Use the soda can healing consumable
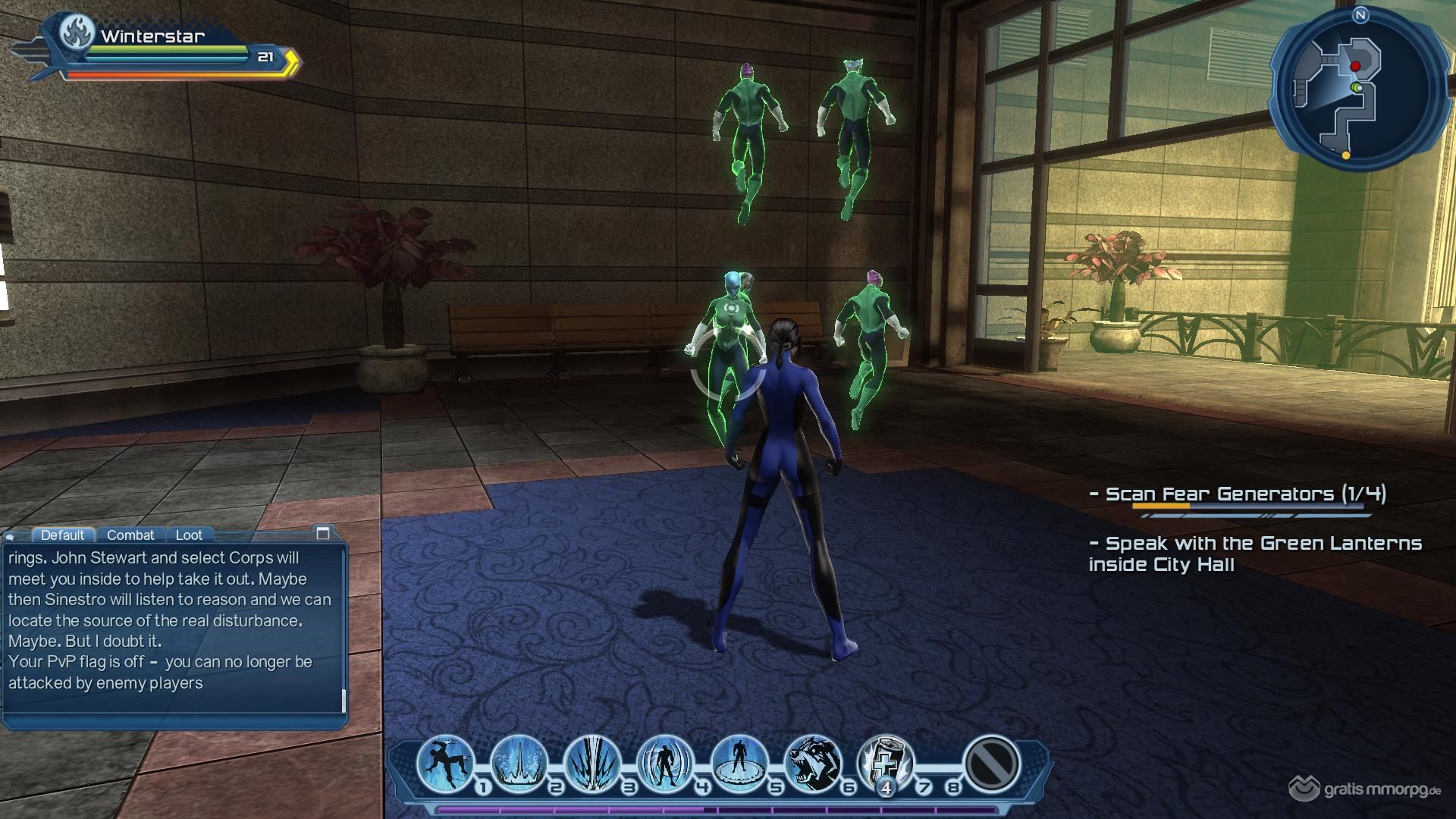Viewport: 1456px width, 819px height. pyautogui.click(x=886, y=762)
